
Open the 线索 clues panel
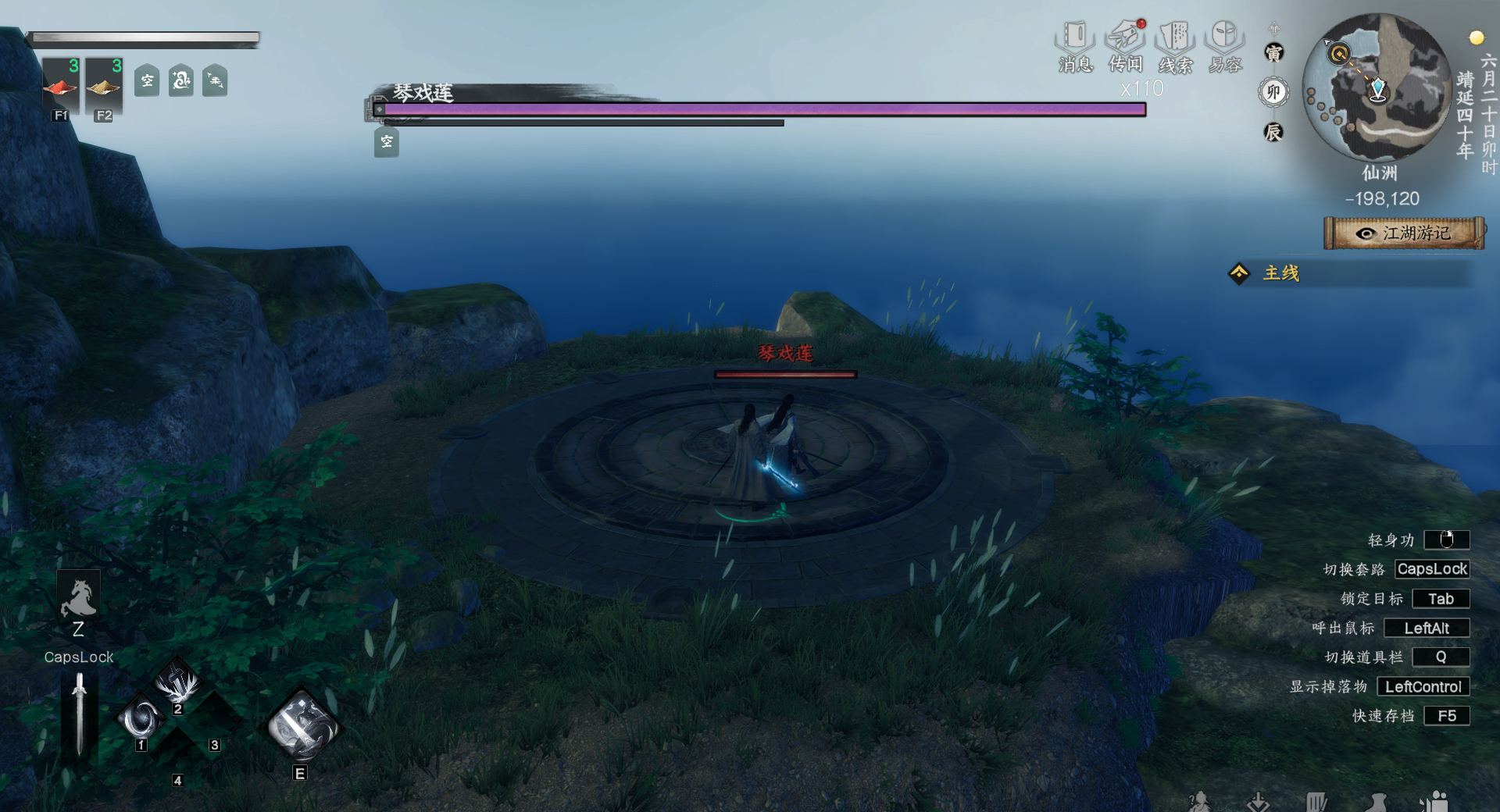click(1175, 47)
